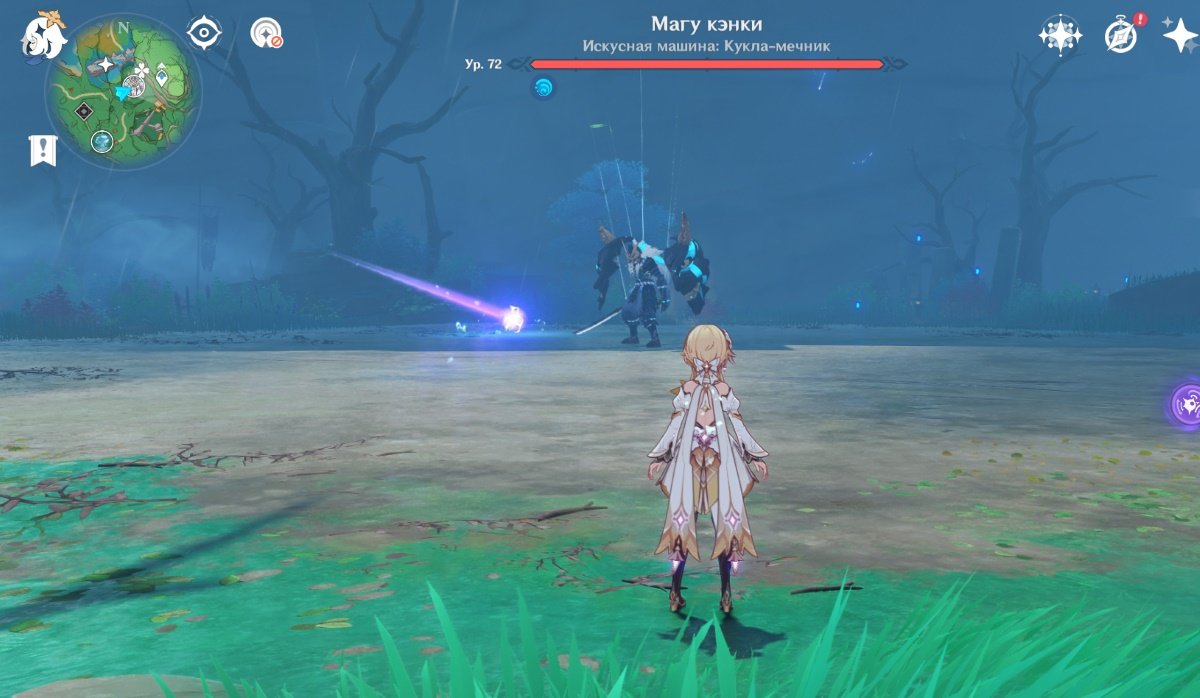Open the ornate star cluster icon
This screenshot has height=698, width=1200.
(1059, 35)
